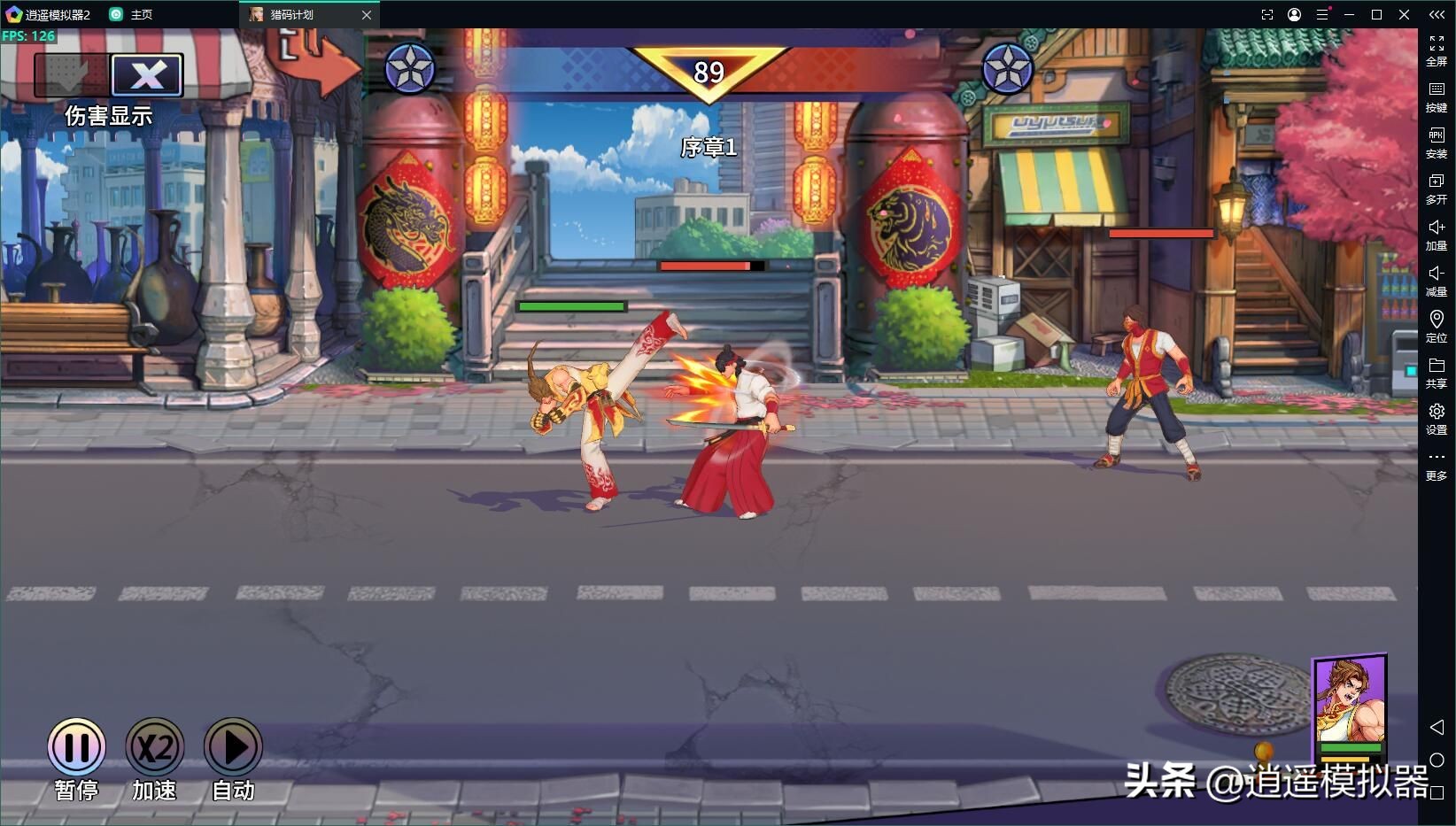Enter fullscreen using the 全屏 icon
This screenshot has height=826, width=1456.
point(1436,50)
